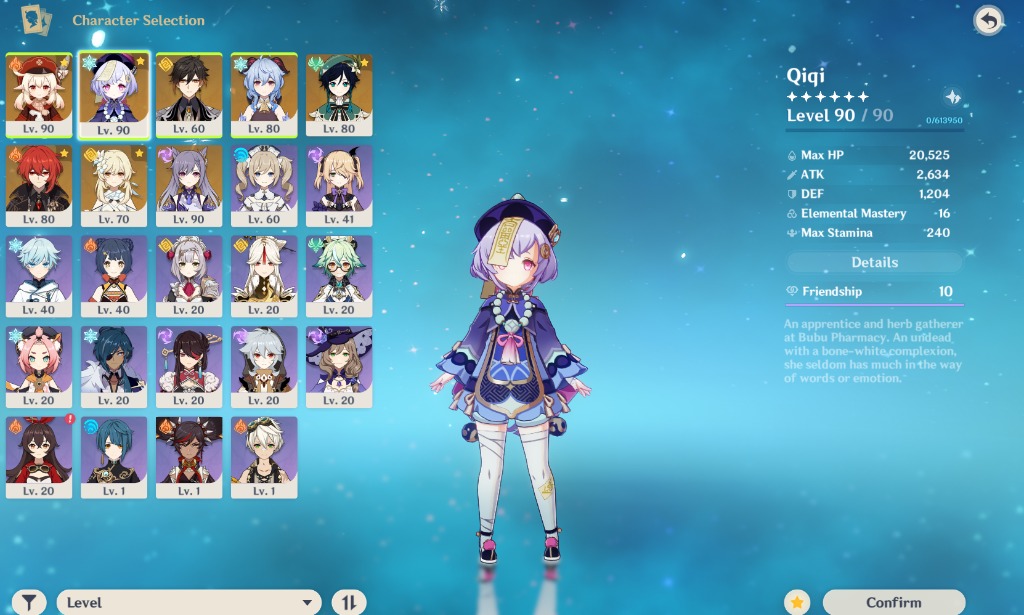This screenshot has height=615, width=1024.
Task: Pick Keqing's Lv. 90 portrait
Action: tap(189, 185)
